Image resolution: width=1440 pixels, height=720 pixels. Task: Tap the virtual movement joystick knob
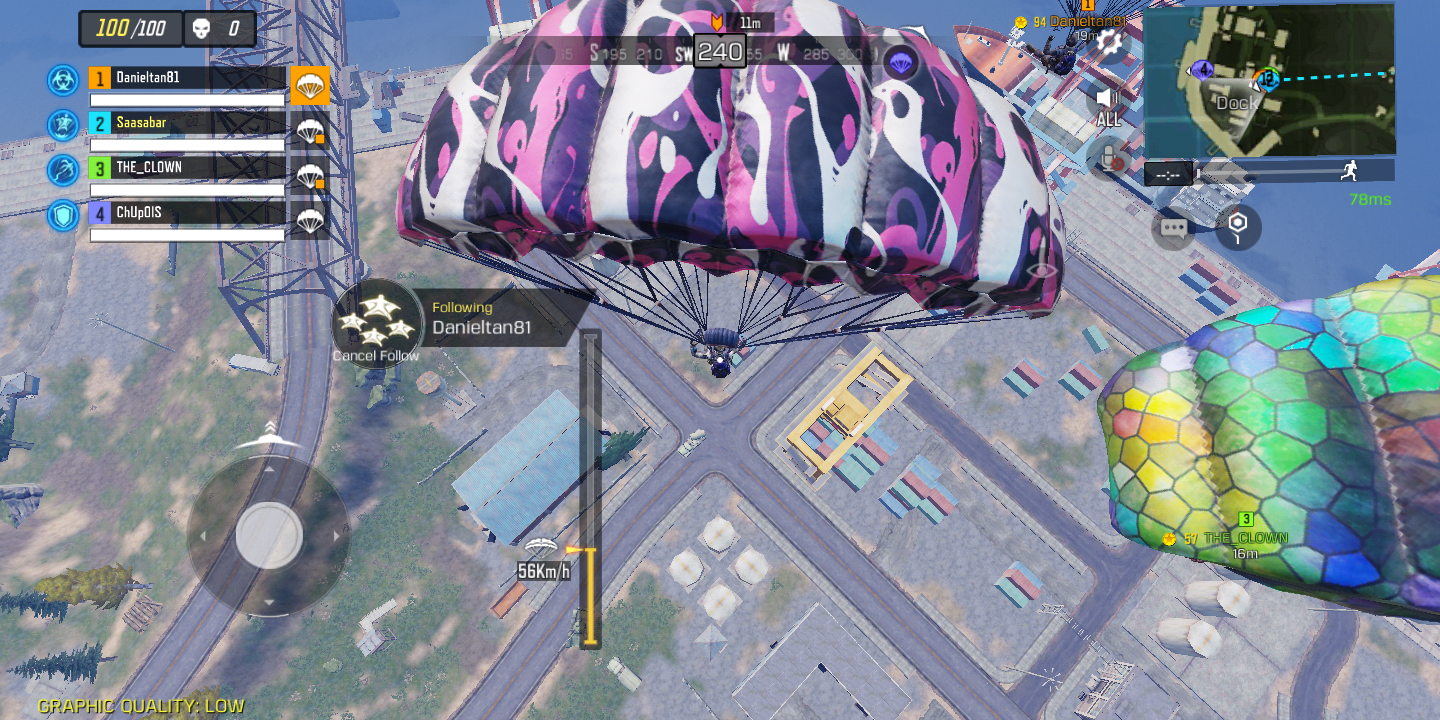[269, 535]
